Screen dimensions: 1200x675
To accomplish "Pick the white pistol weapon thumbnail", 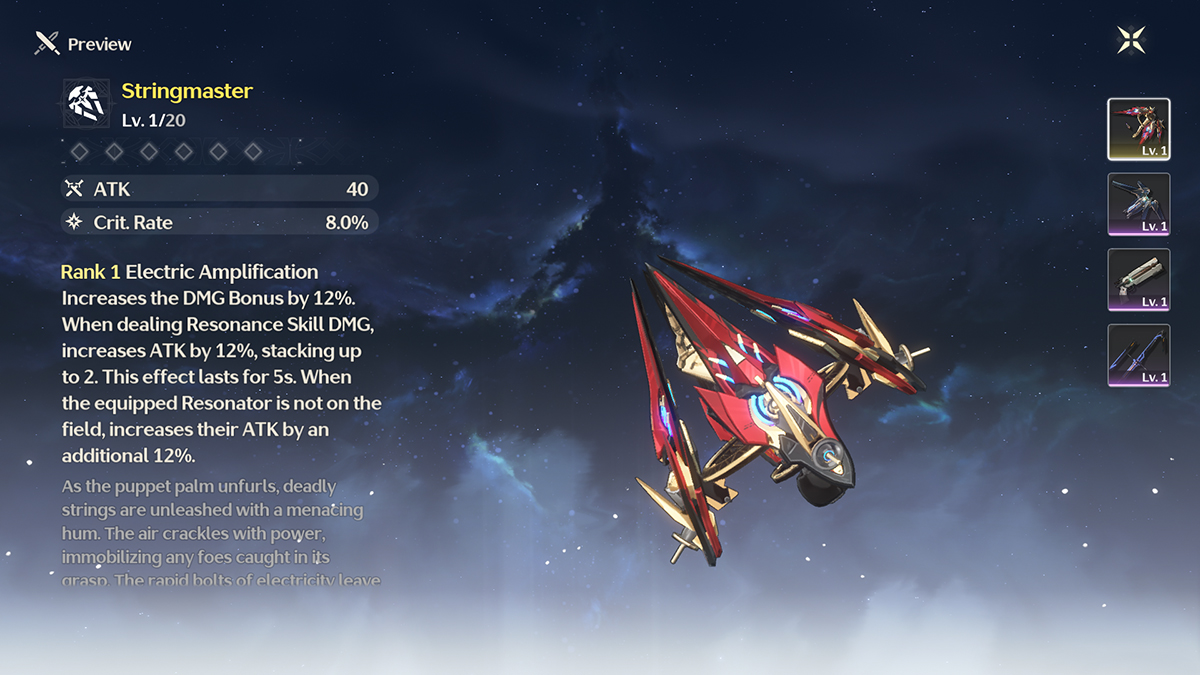I will click(x=1138, y=280).
